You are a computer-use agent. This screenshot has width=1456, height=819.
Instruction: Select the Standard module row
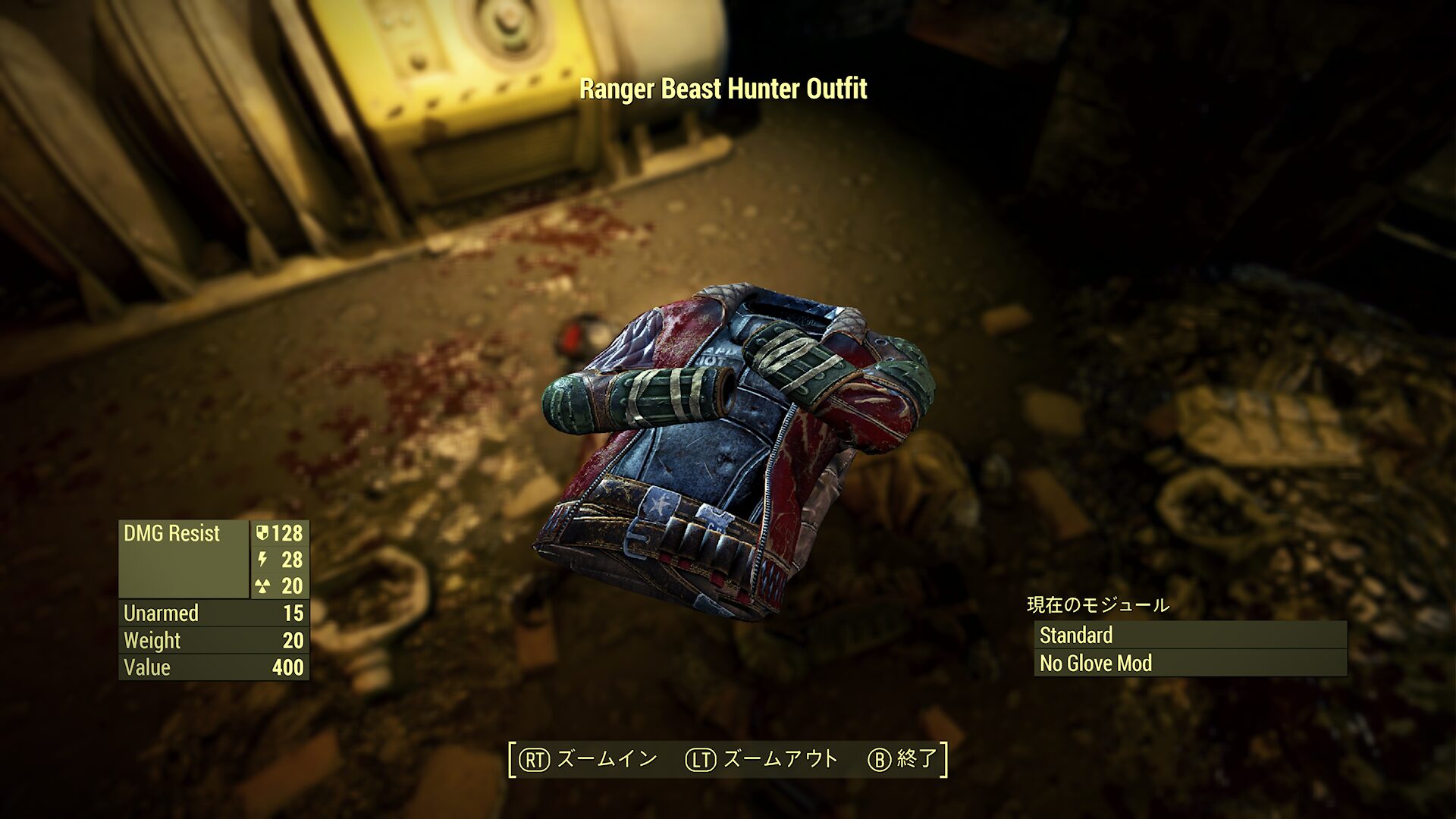tap(1189, 635)
